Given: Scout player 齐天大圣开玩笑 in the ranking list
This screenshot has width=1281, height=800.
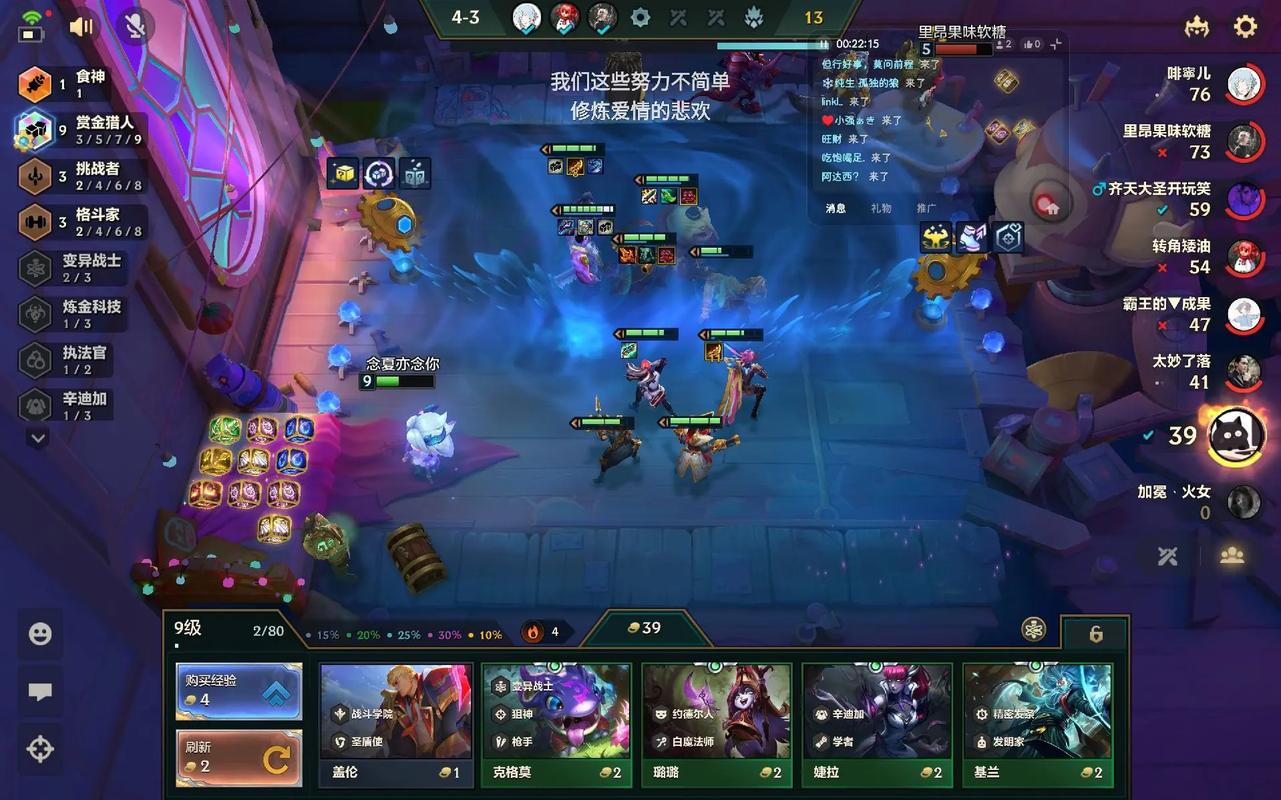Looking at the screenshot, I should [x=1242, y=198].
